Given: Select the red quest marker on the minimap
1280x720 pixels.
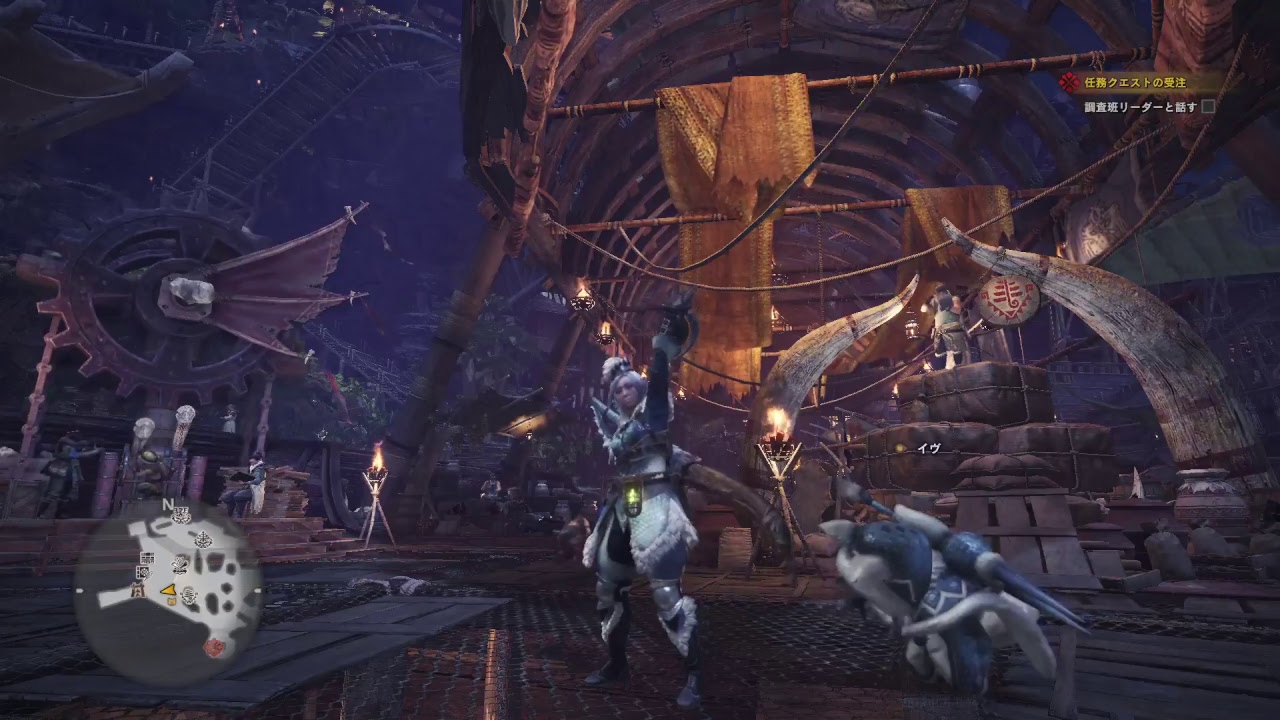Looking at the screenshot, I should click(x=214, y=647).
